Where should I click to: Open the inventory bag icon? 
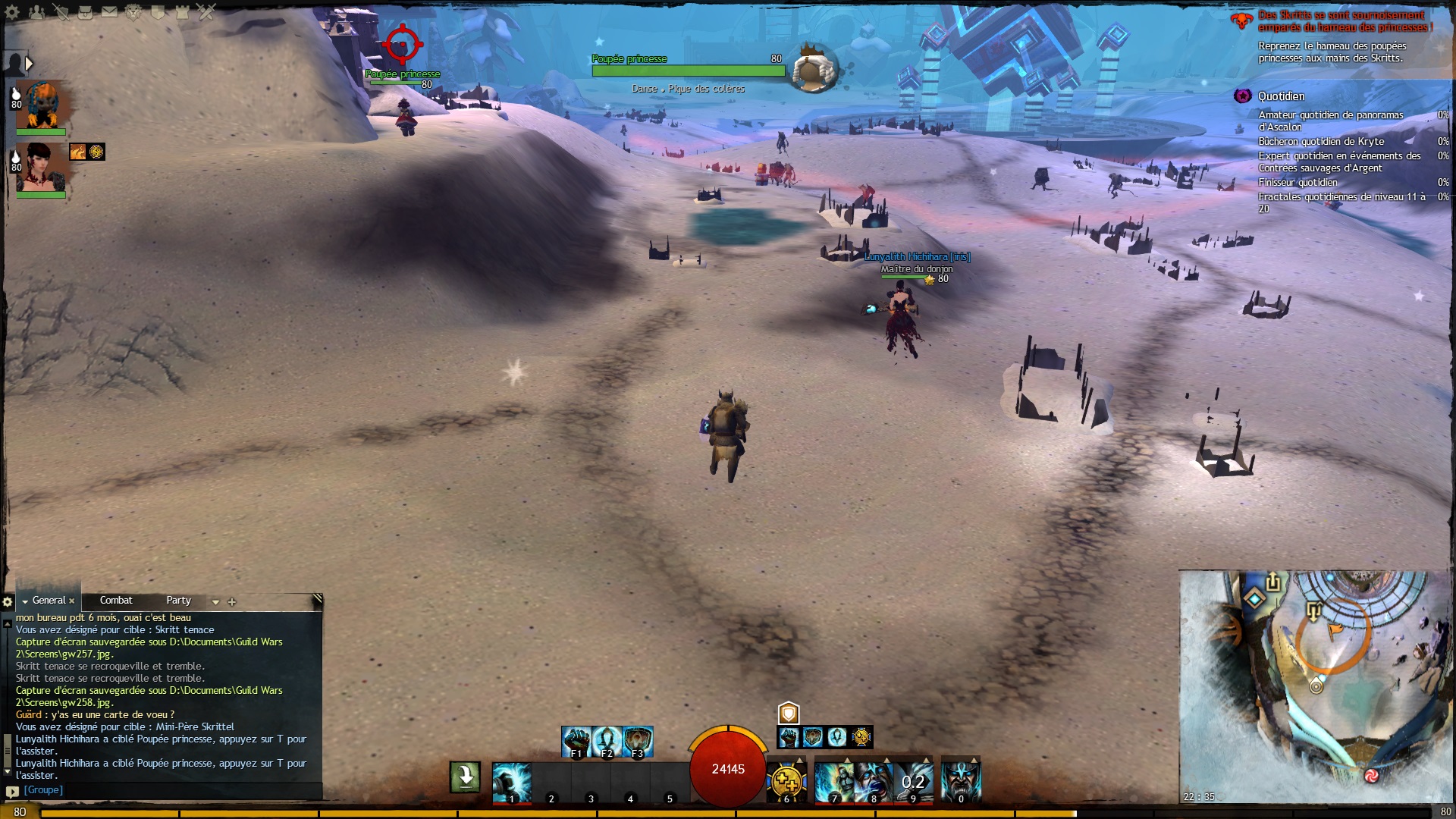click(x=85, y=12)
